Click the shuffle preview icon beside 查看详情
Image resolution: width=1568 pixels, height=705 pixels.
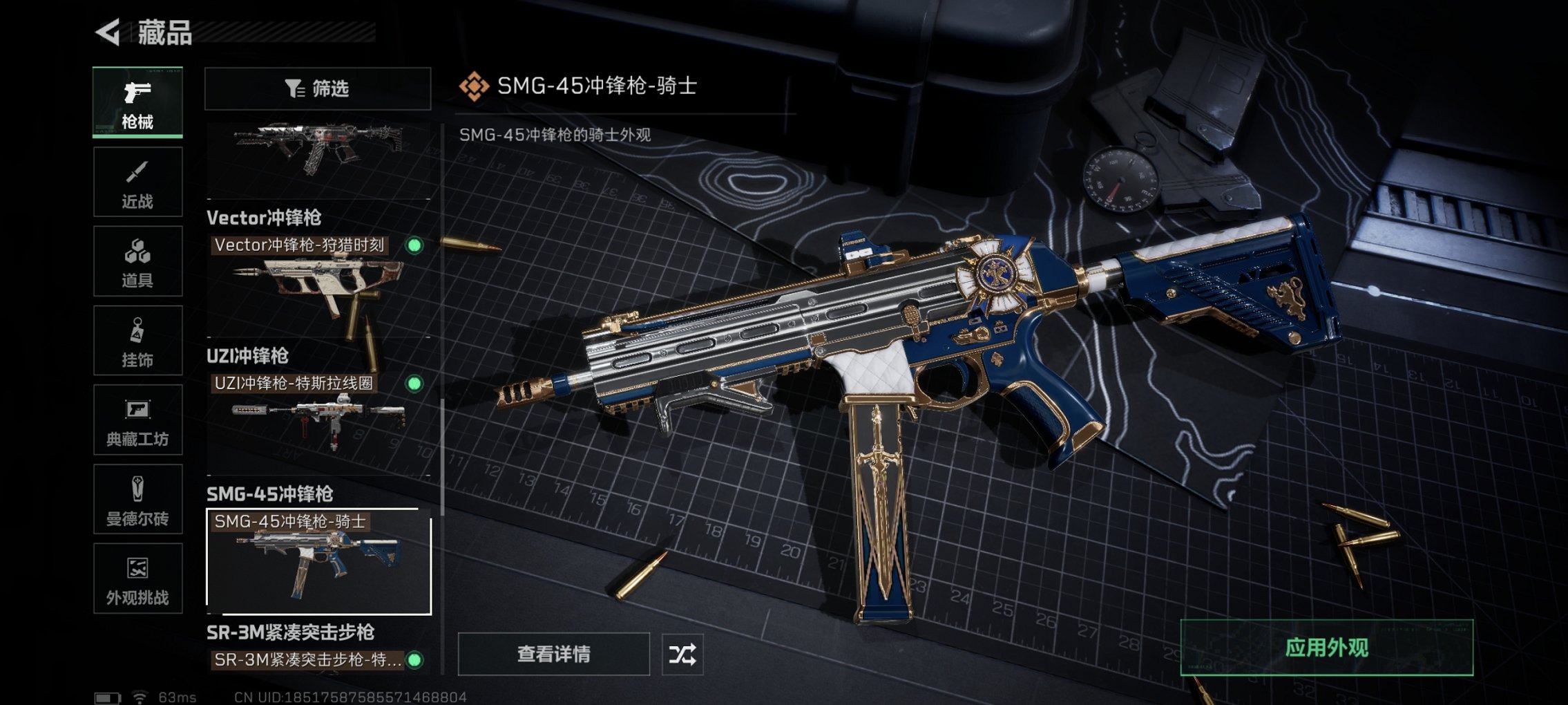point(682,652)
